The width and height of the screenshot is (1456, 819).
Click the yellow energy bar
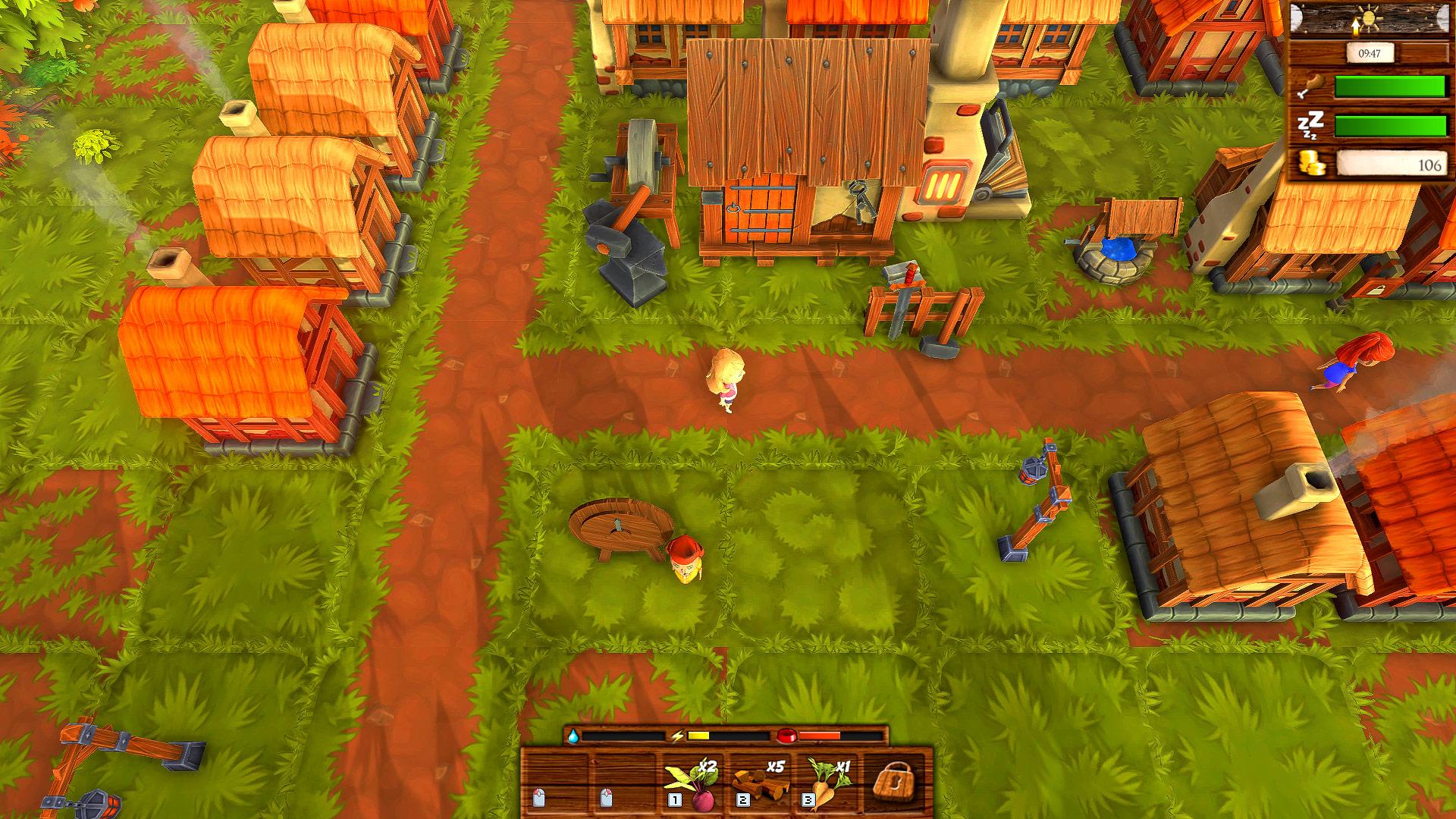tap(698, 735)
